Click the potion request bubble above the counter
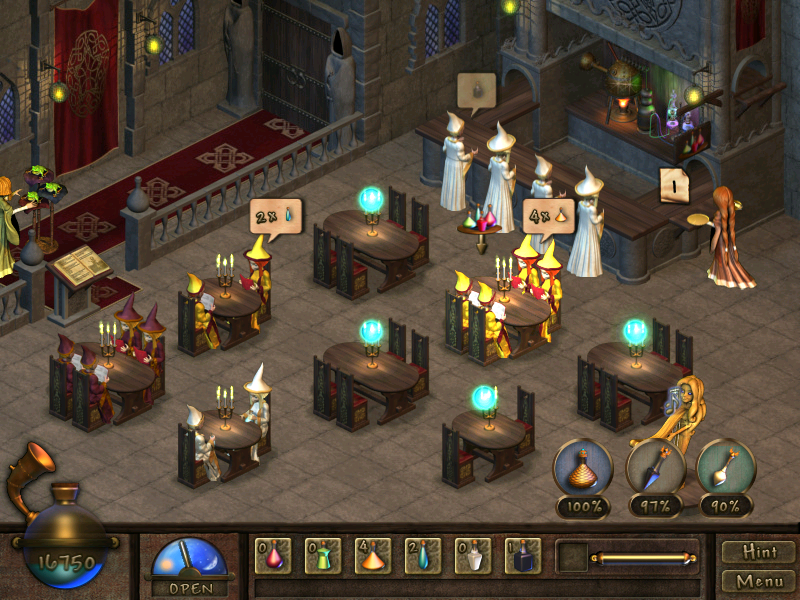Image resolution: width=800 pixels, height=600 pixels. coord(477,90)
